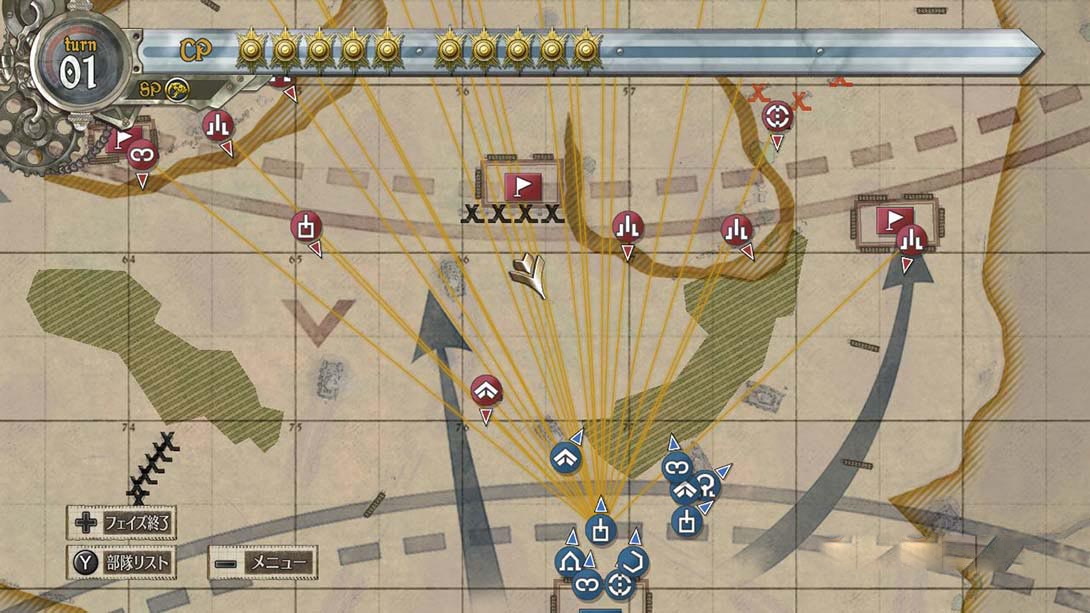Viewport: 1090px width, 613px height.
Task: Select the red enemy sniper crosshair unit
Action: point(776,116)
